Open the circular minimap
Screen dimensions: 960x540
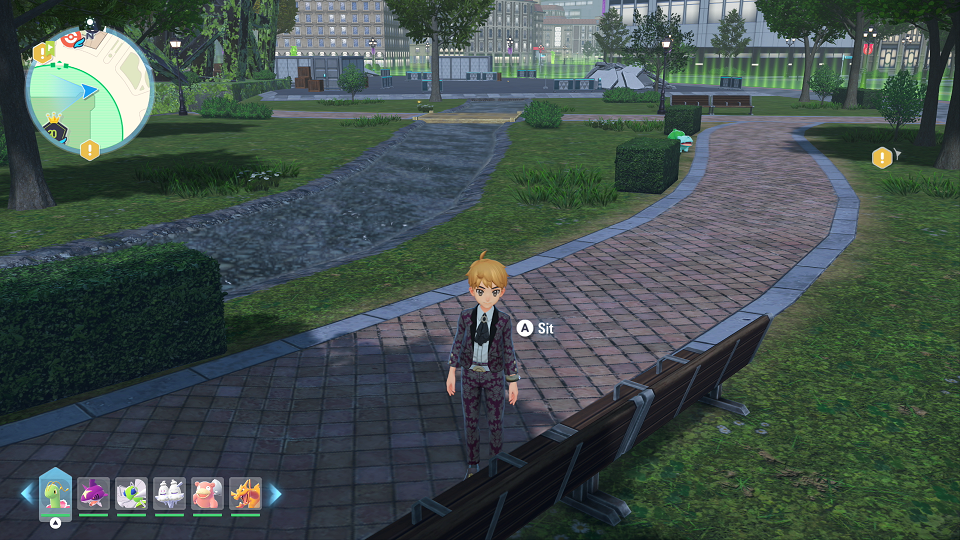pyautogui.click(x=89, y=91)
